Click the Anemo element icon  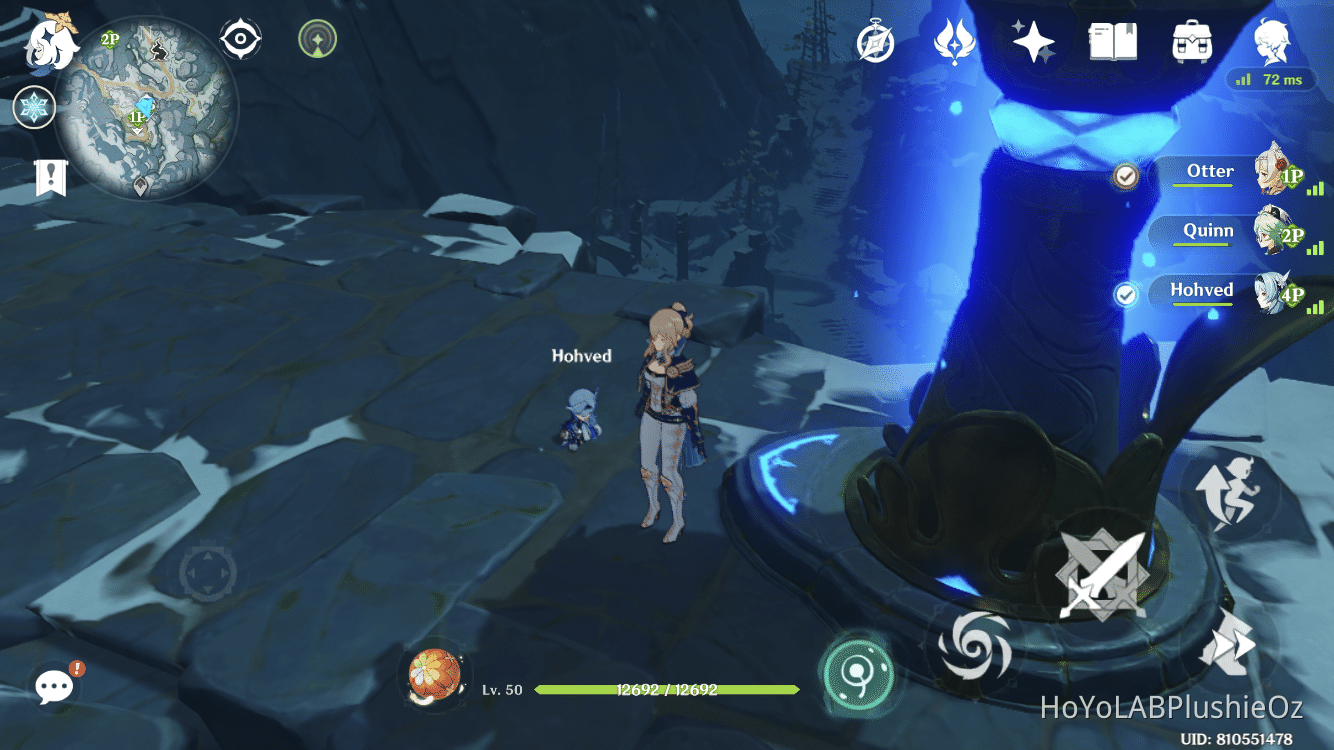(x=953, y=42)
